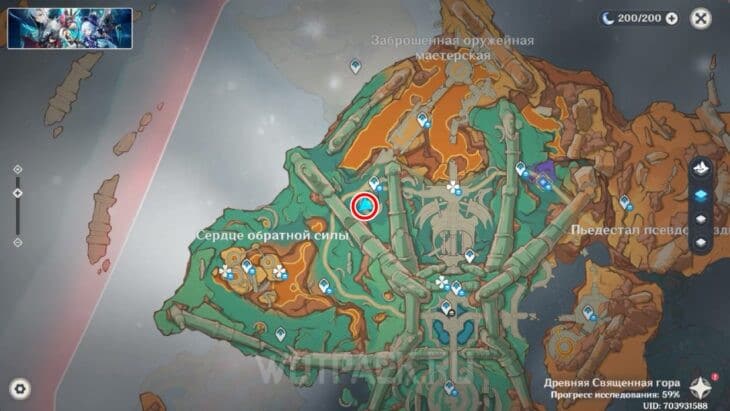This screenshot has height=411, width=730.
Task: Open map settings gear icon
Action: [x=20, y=389]
